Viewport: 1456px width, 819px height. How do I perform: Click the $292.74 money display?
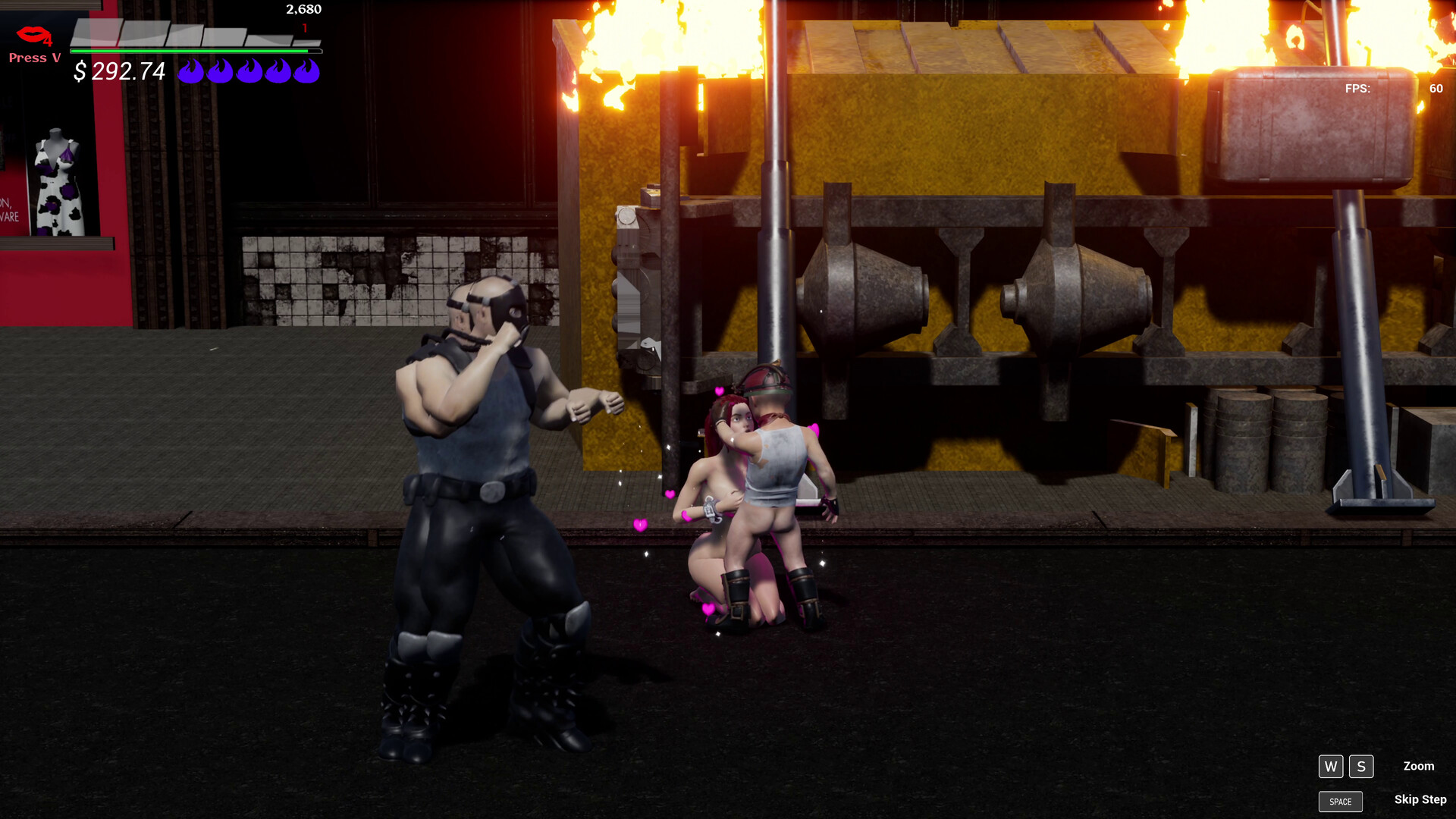(x=118, y=72)
